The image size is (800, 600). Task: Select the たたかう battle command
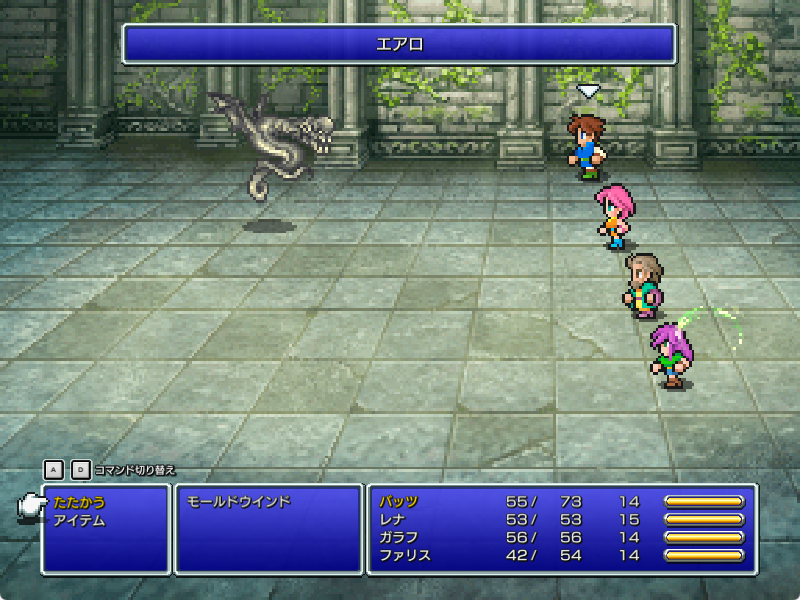point(79,502)
